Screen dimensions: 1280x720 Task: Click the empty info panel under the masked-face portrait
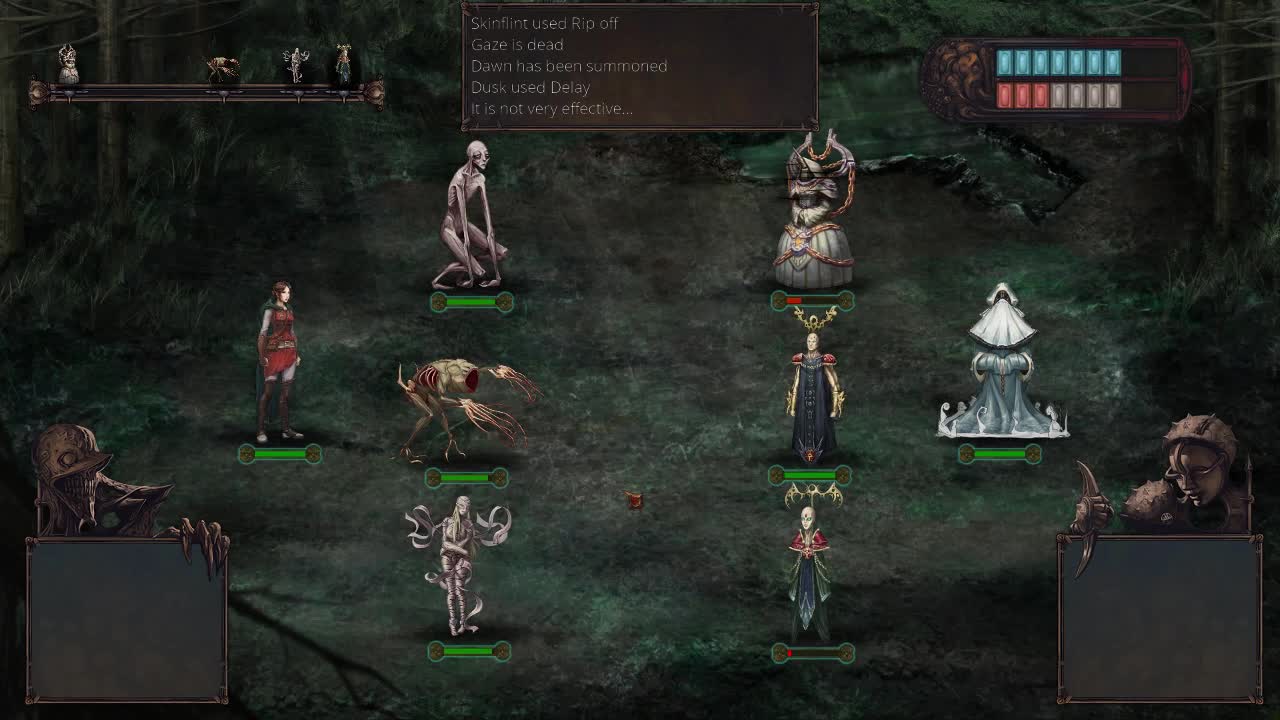click(x=1159, y=620)
